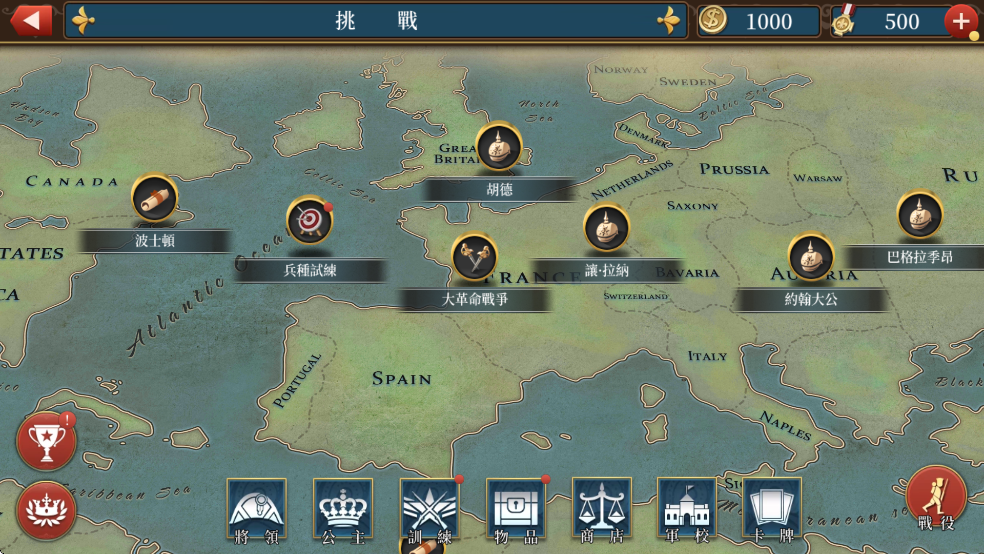
Task: Select the 讓·拉納 helmet marker
Action: (x=606, y=228)
